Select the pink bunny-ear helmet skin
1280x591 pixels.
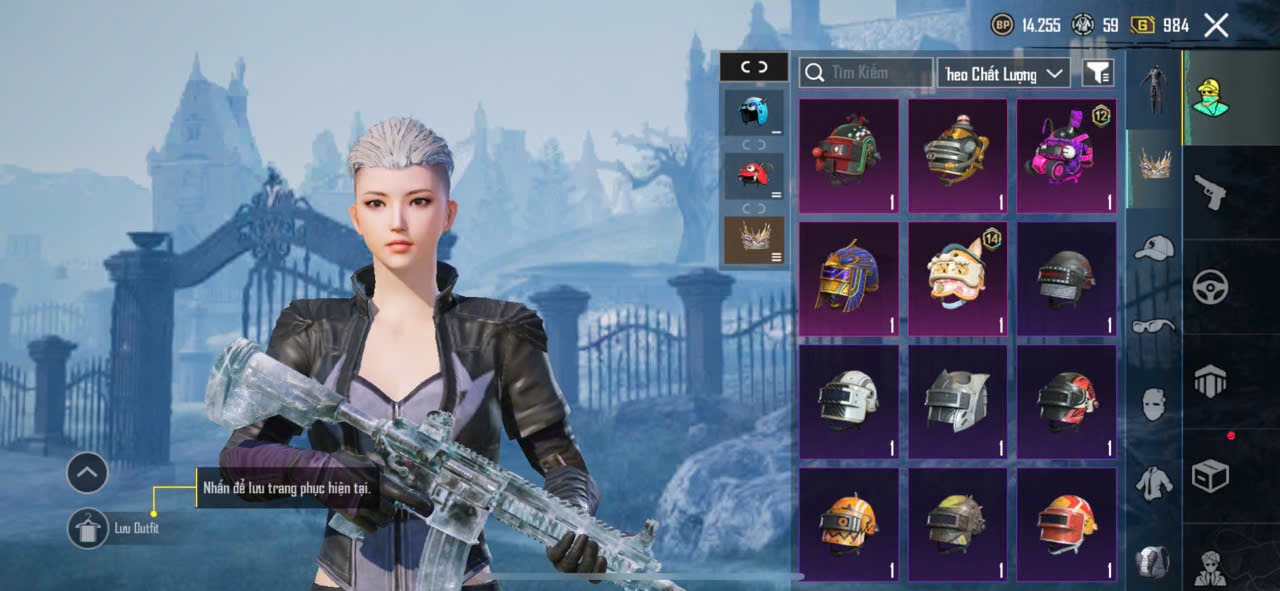click(1066, 156)
